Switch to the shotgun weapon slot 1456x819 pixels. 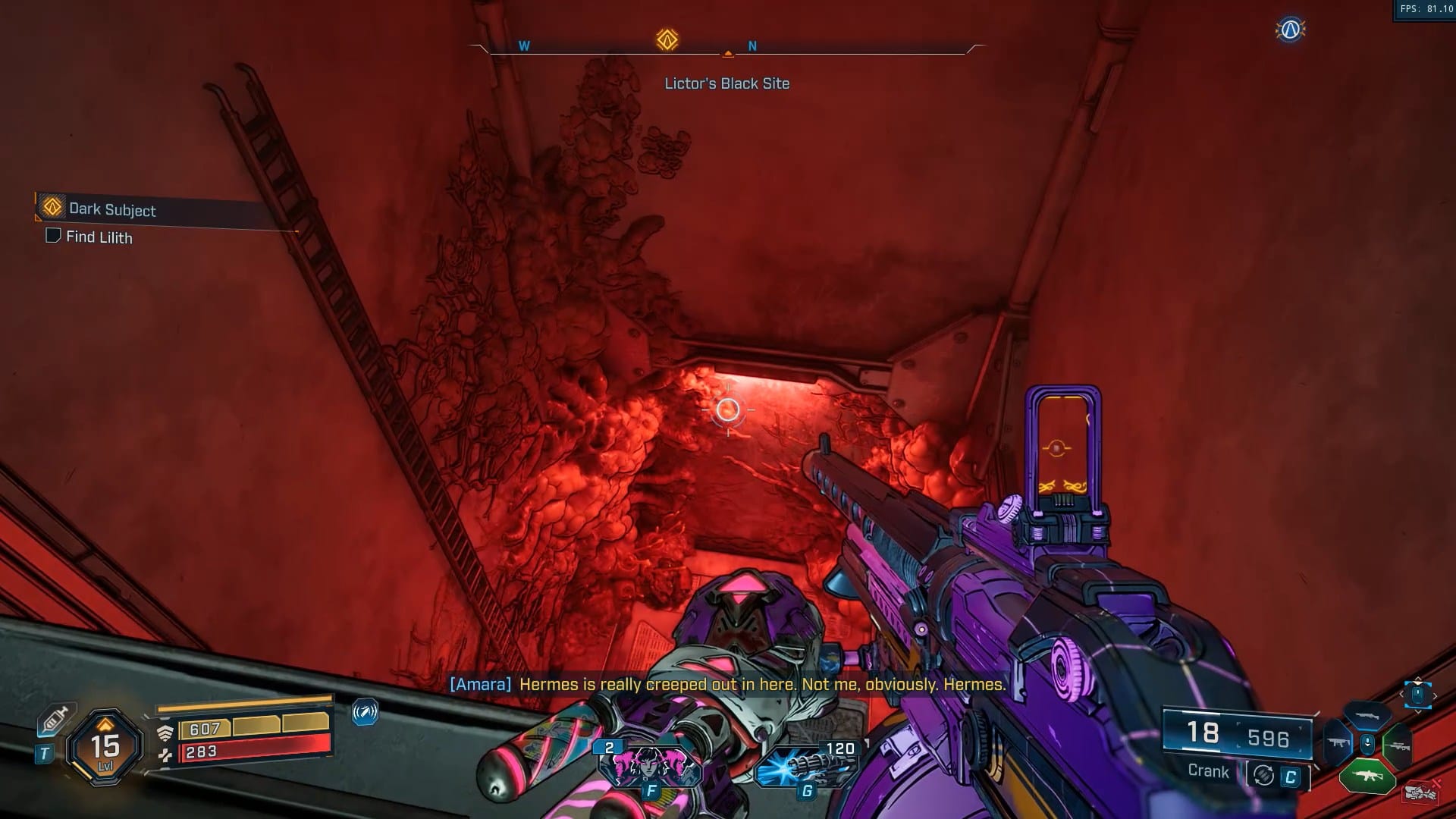point(1367,715)
